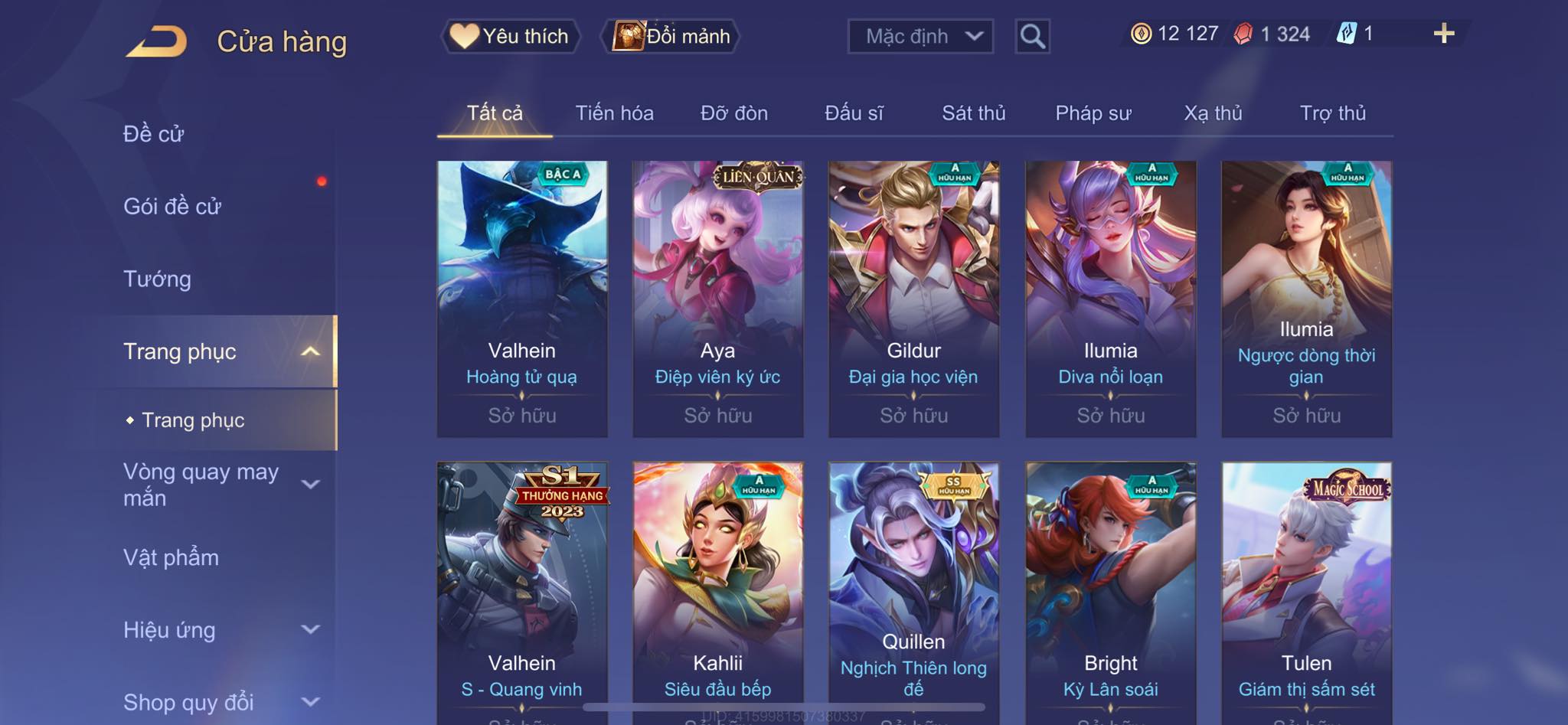Open the Vật phẩm section
This screenshot has width=1568, height=725.
coord(171,557)
